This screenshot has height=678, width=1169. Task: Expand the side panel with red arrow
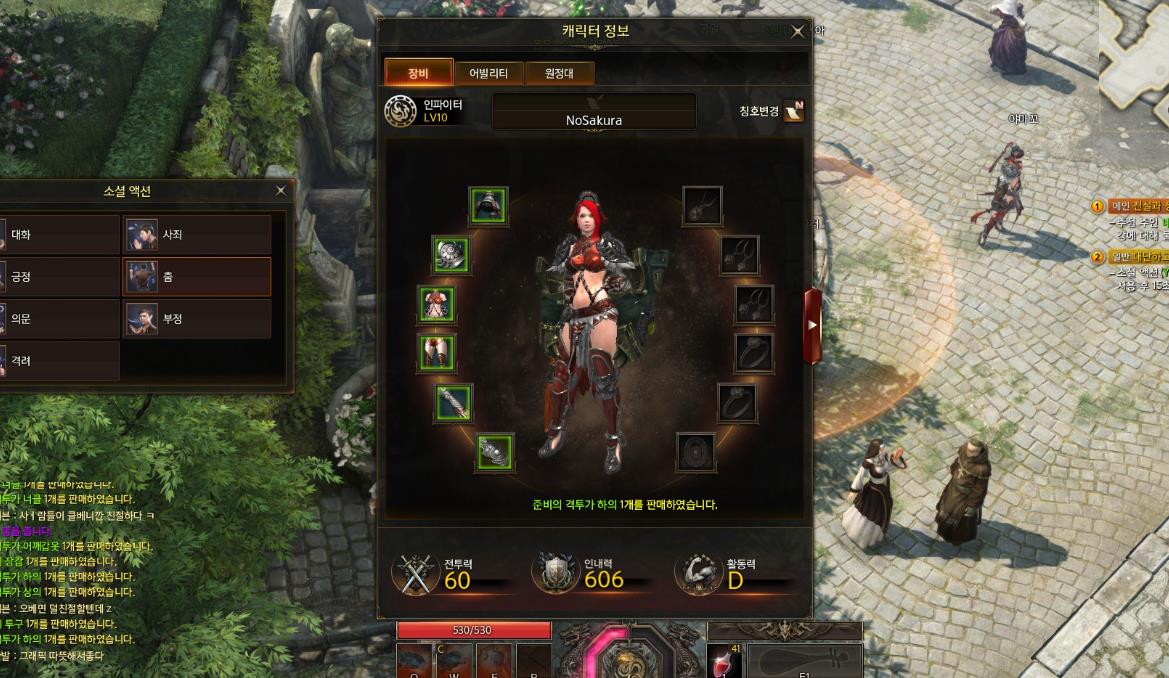[812, 325]
